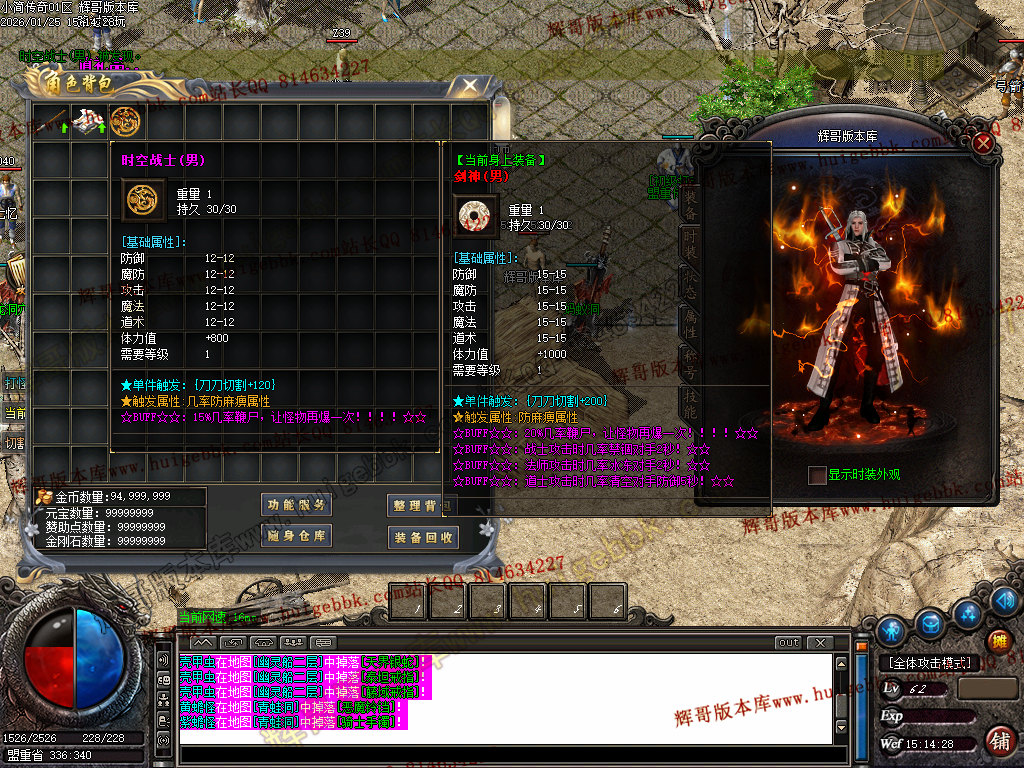Close the chat window with its X button
This screenshot has width=1024, height=768.
[x=820, y=643]
